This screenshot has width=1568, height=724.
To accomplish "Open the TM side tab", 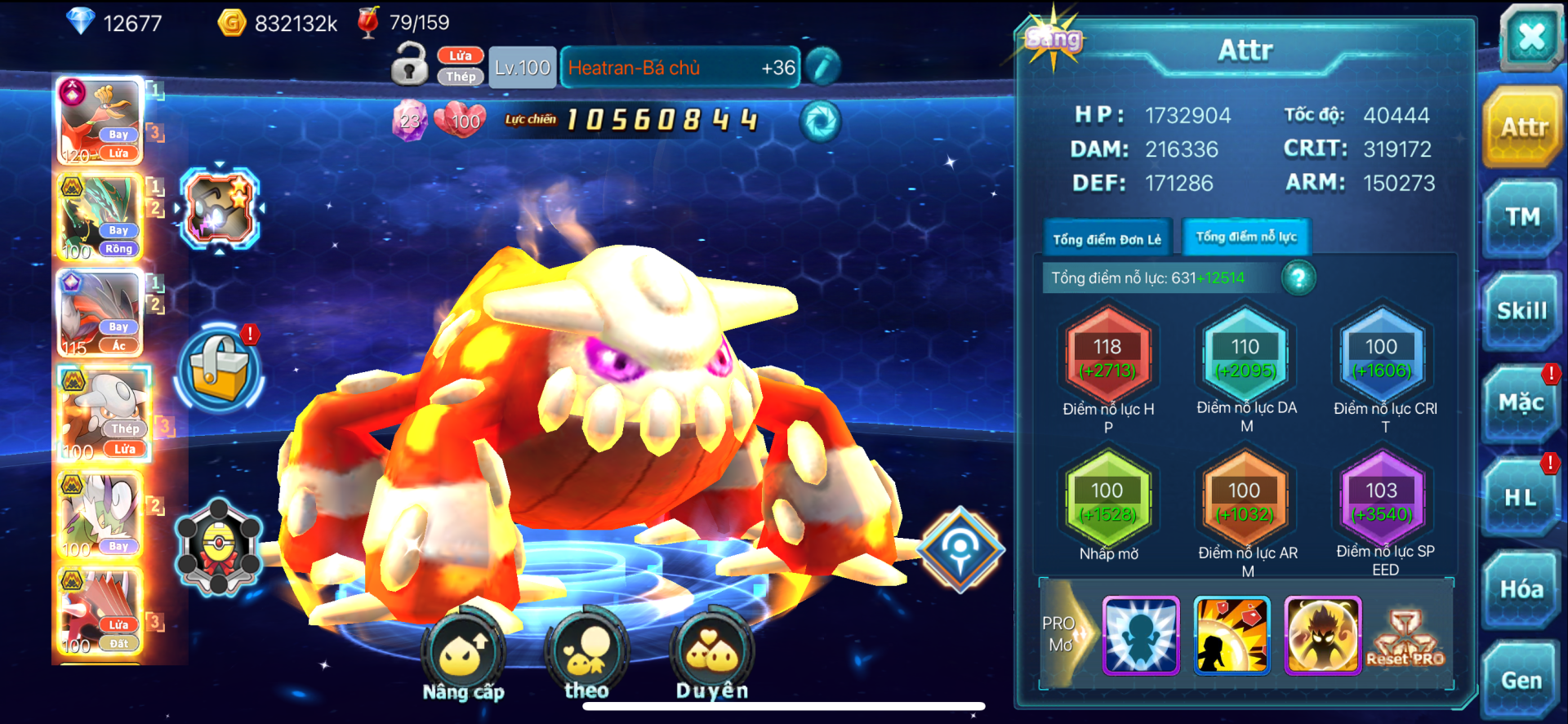I will click(1522, 216).
